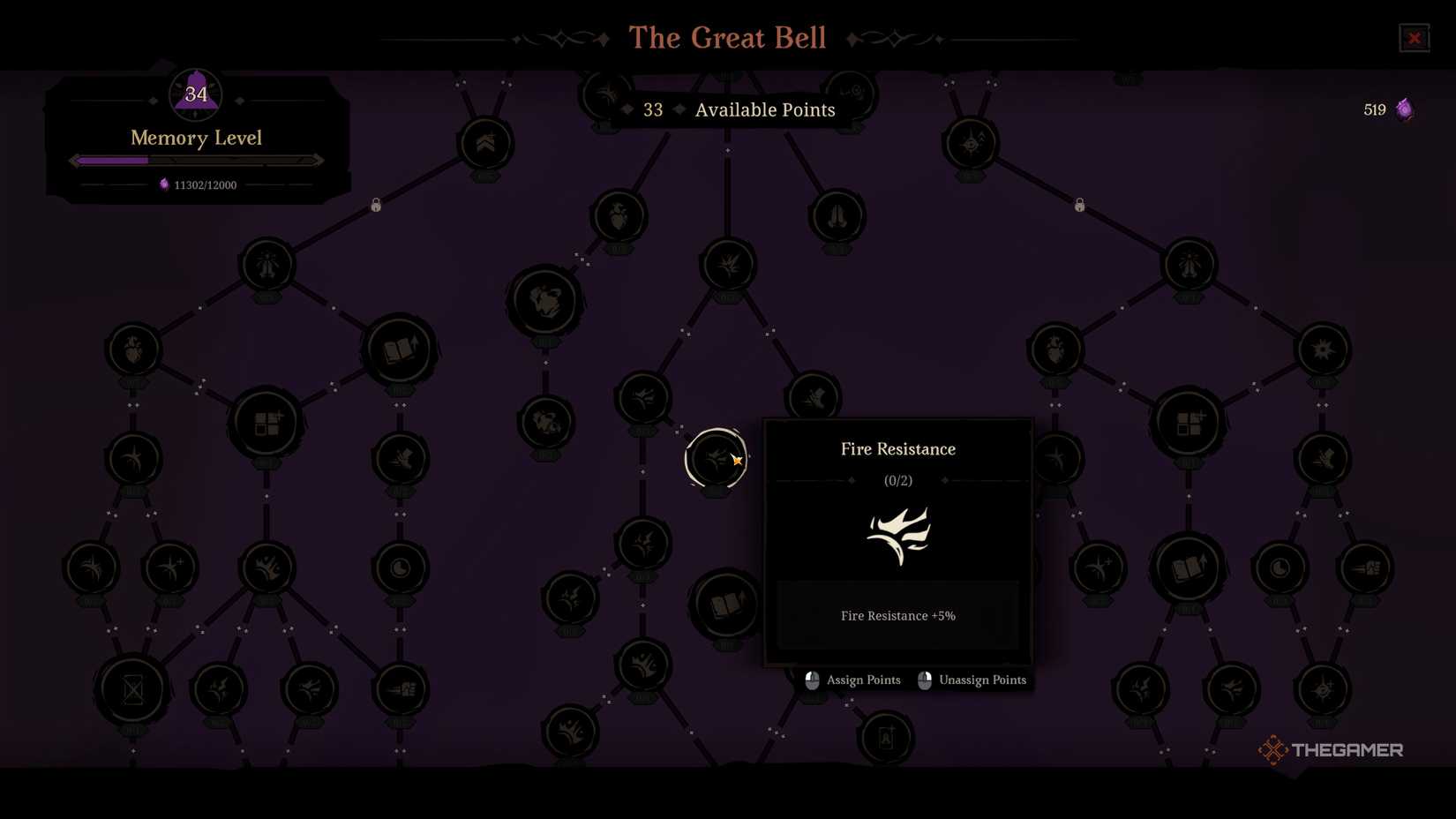1456x819 pixels.
Task: Click the crescent moon skill node
Action: coord(402,568)
